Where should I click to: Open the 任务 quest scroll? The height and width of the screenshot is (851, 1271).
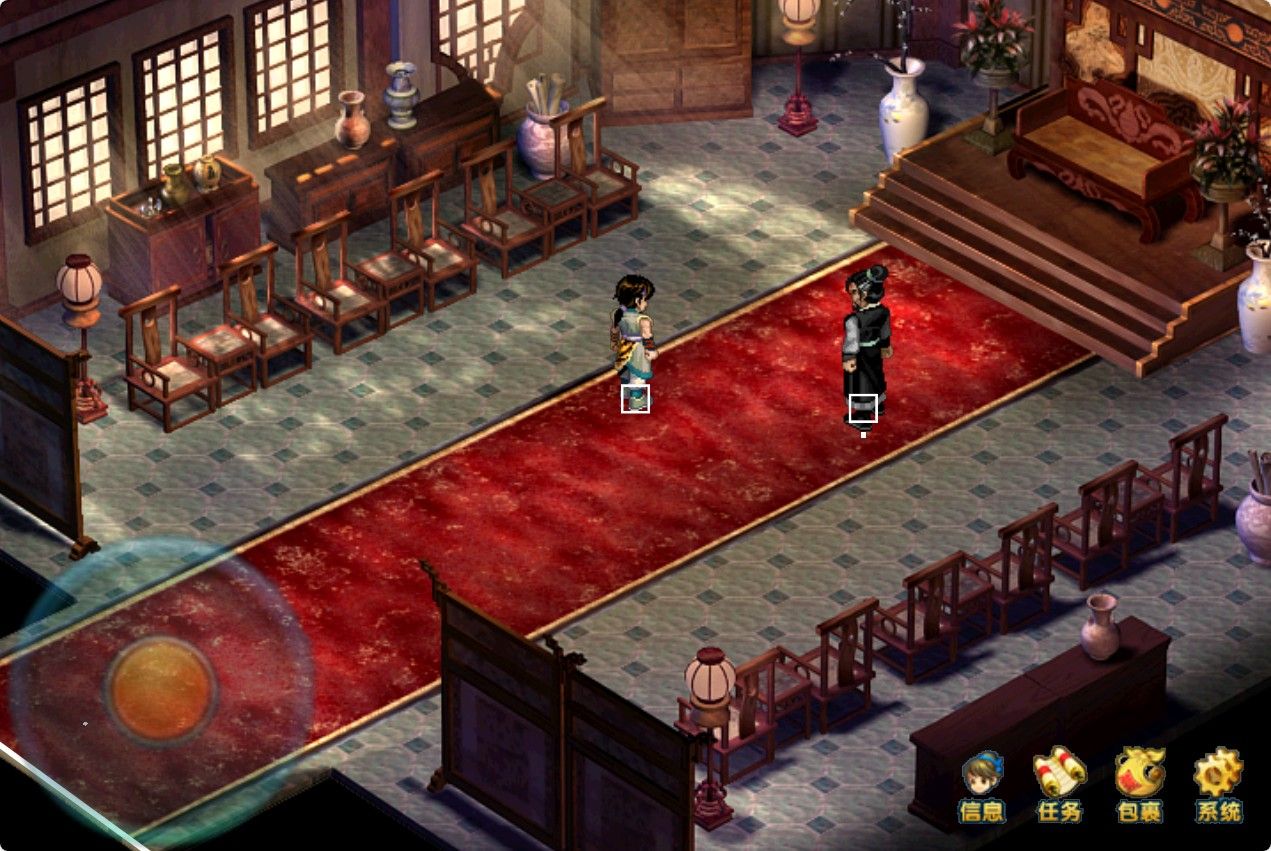click(x=1059, y=783)
